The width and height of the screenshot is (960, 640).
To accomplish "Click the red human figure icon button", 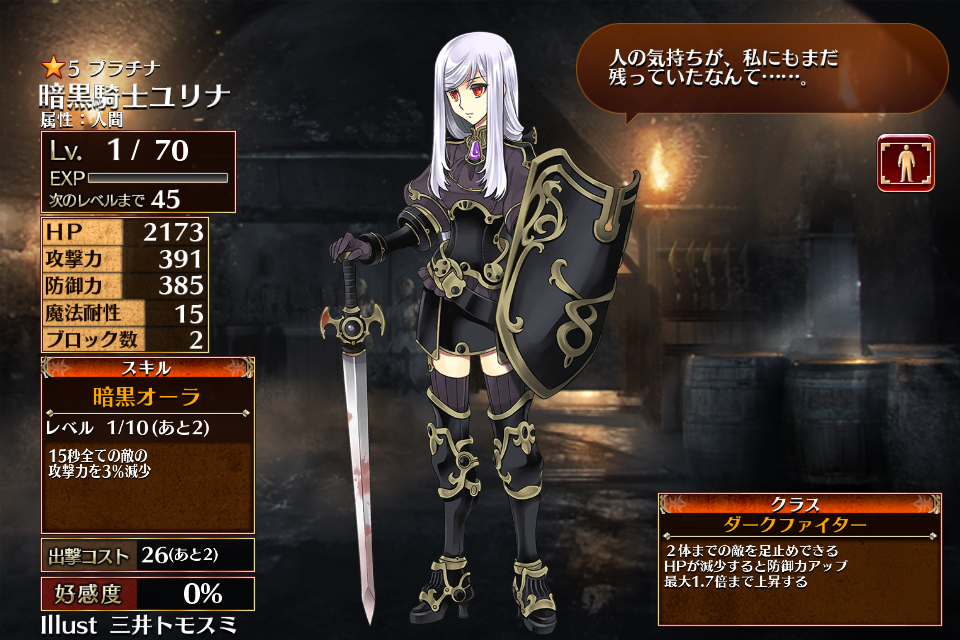I will [x=906, y=162].
